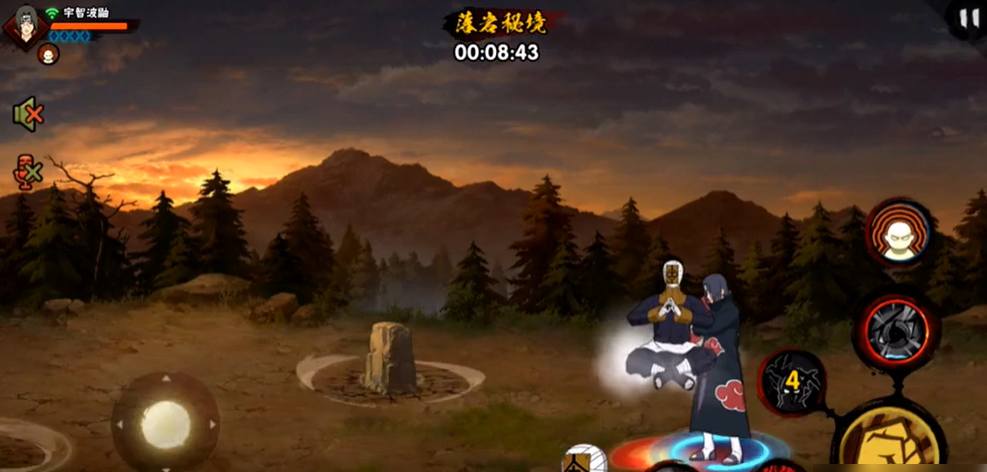987x472 pixels.
Task: Tap the virtual joystick knob
Action: pos(165,424)
